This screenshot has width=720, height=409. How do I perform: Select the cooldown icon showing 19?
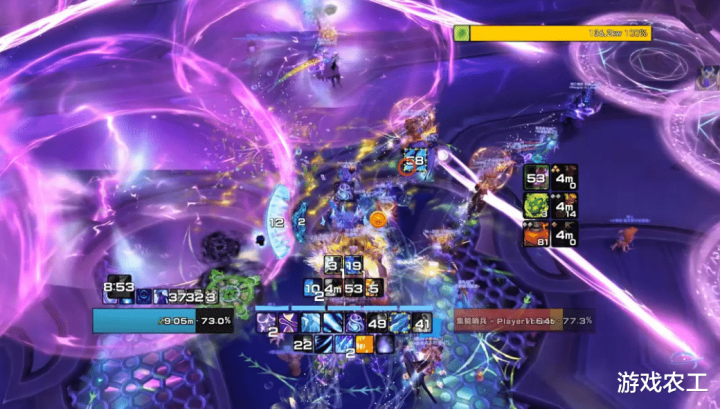[x=353, y=266]
